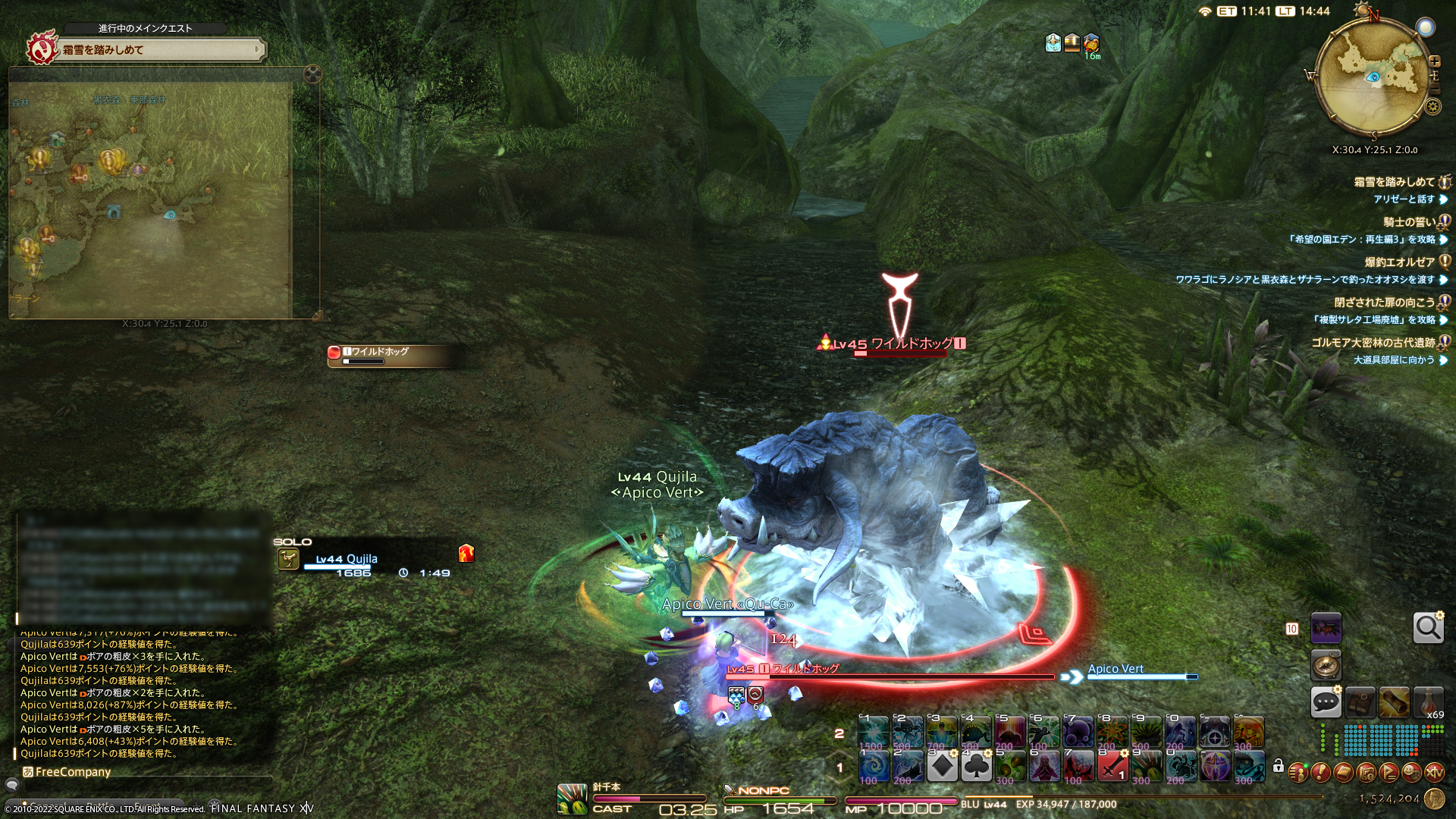Trigger the black diamond macro slot
The width and height of the screenshot is (1456, 819).
(942, 767)
